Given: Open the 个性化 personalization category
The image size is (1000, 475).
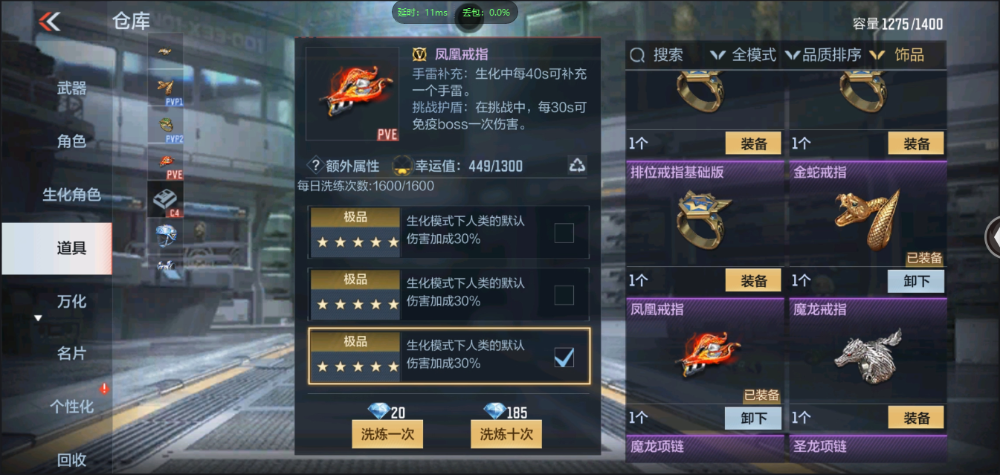Looking at the screenshot, I should coord(71,406).
